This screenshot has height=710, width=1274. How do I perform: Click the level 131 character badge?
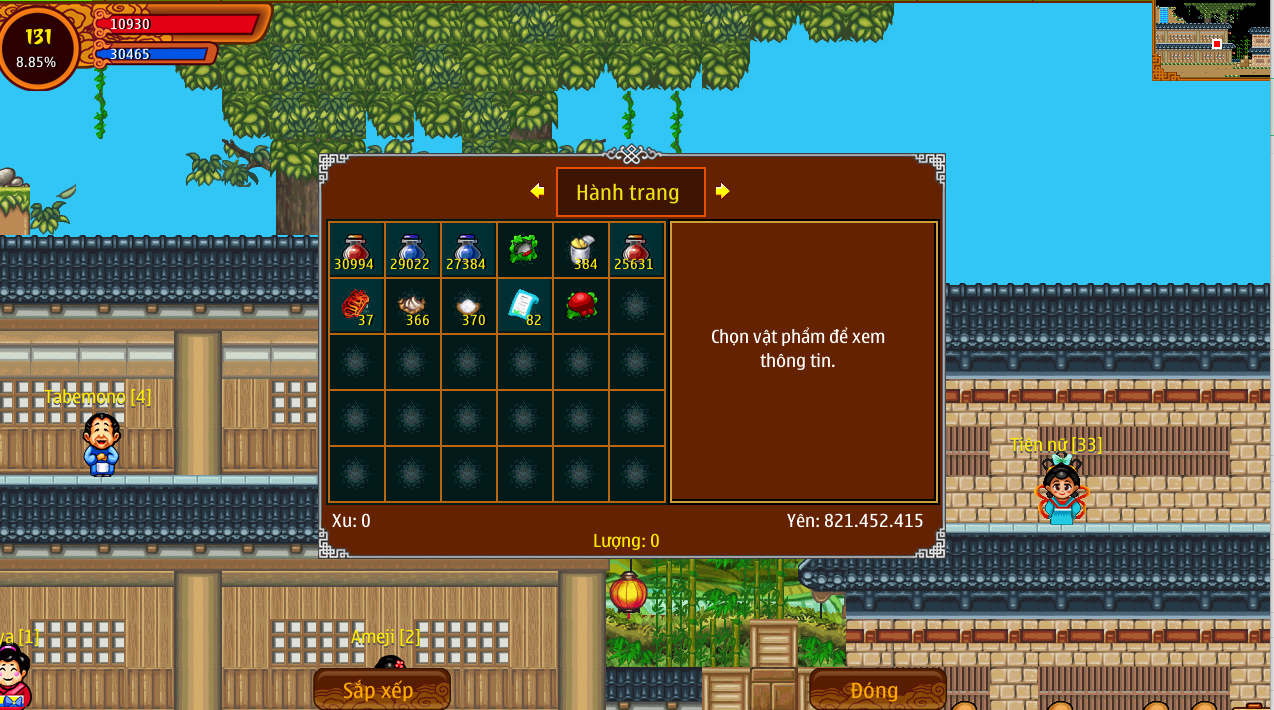tap(38, 46)
